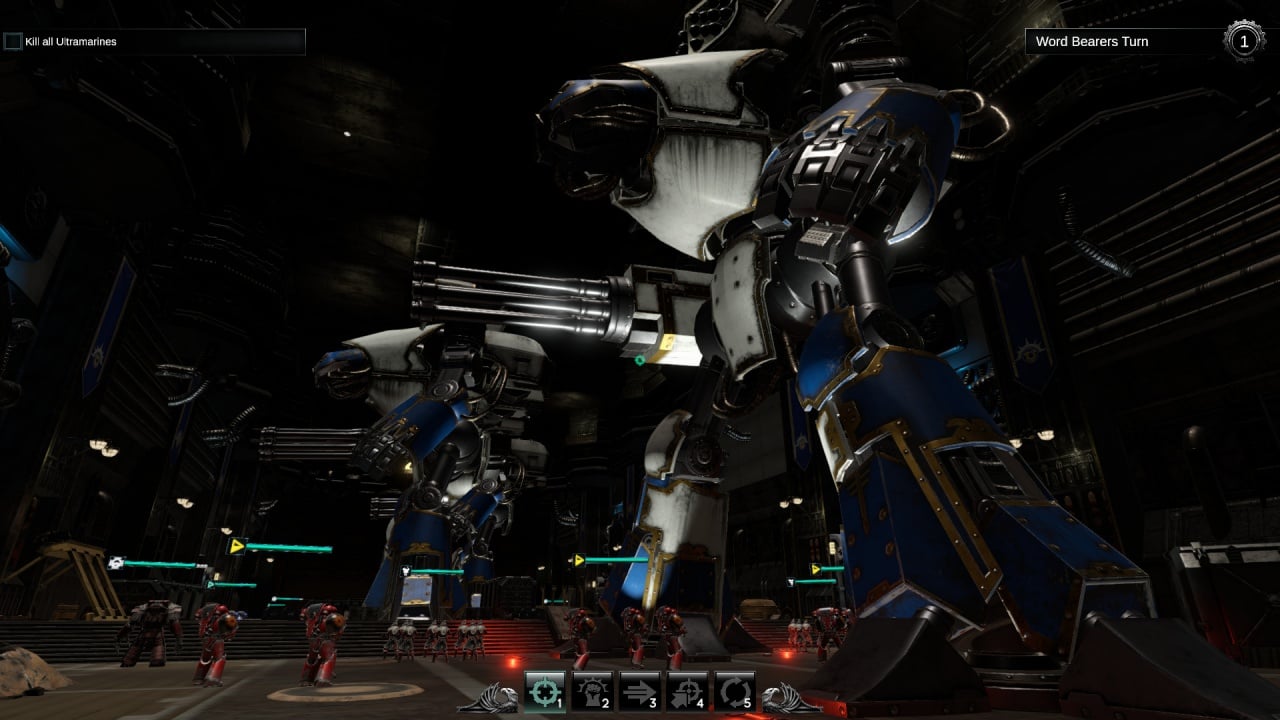Activate the raised fist melee ability
1280x720 pixels.
click(592, 691)
